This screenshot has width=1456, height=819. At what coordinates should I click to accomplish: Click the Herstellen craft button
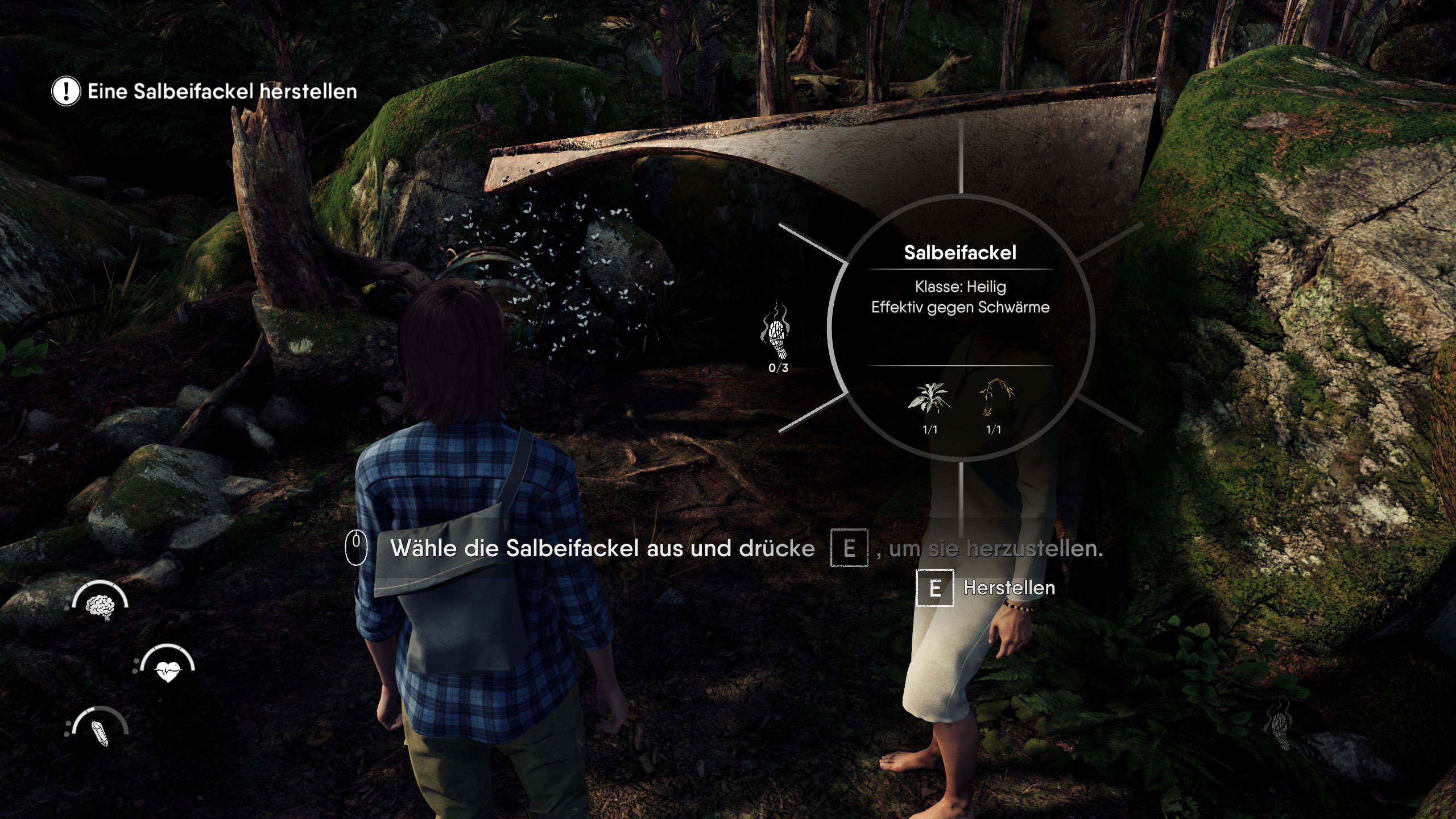(987, 588)
